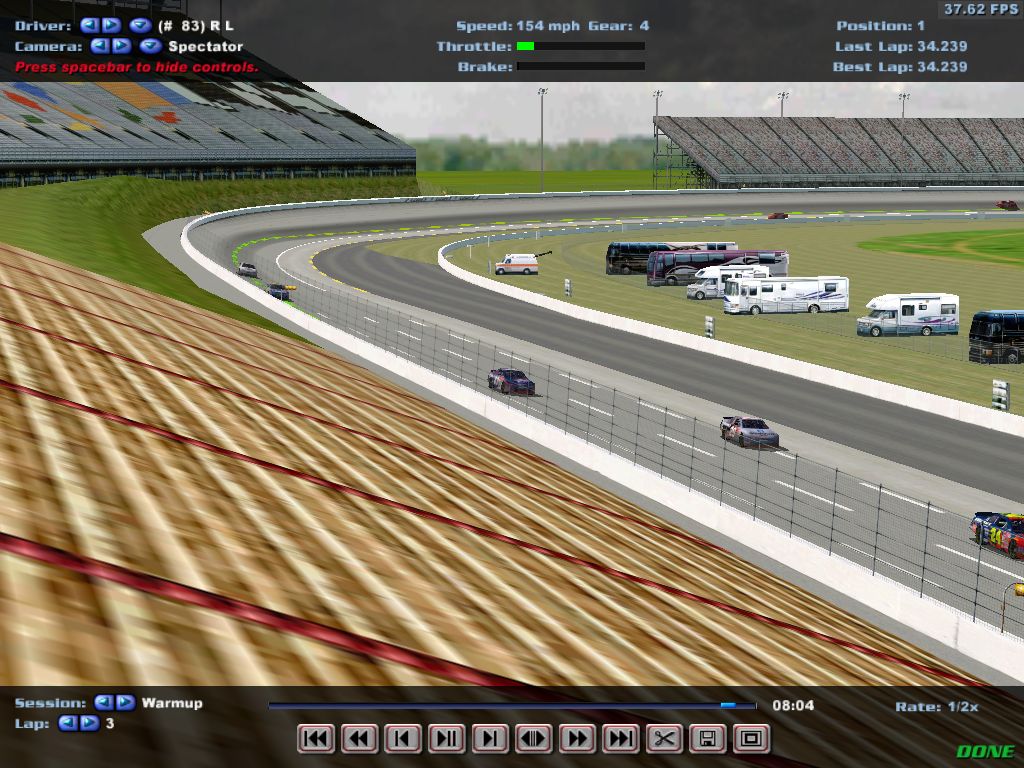Select the previous driver with the left arrow
The image size is (1024, 768).
pyautogui.click(x=89, y=25)
